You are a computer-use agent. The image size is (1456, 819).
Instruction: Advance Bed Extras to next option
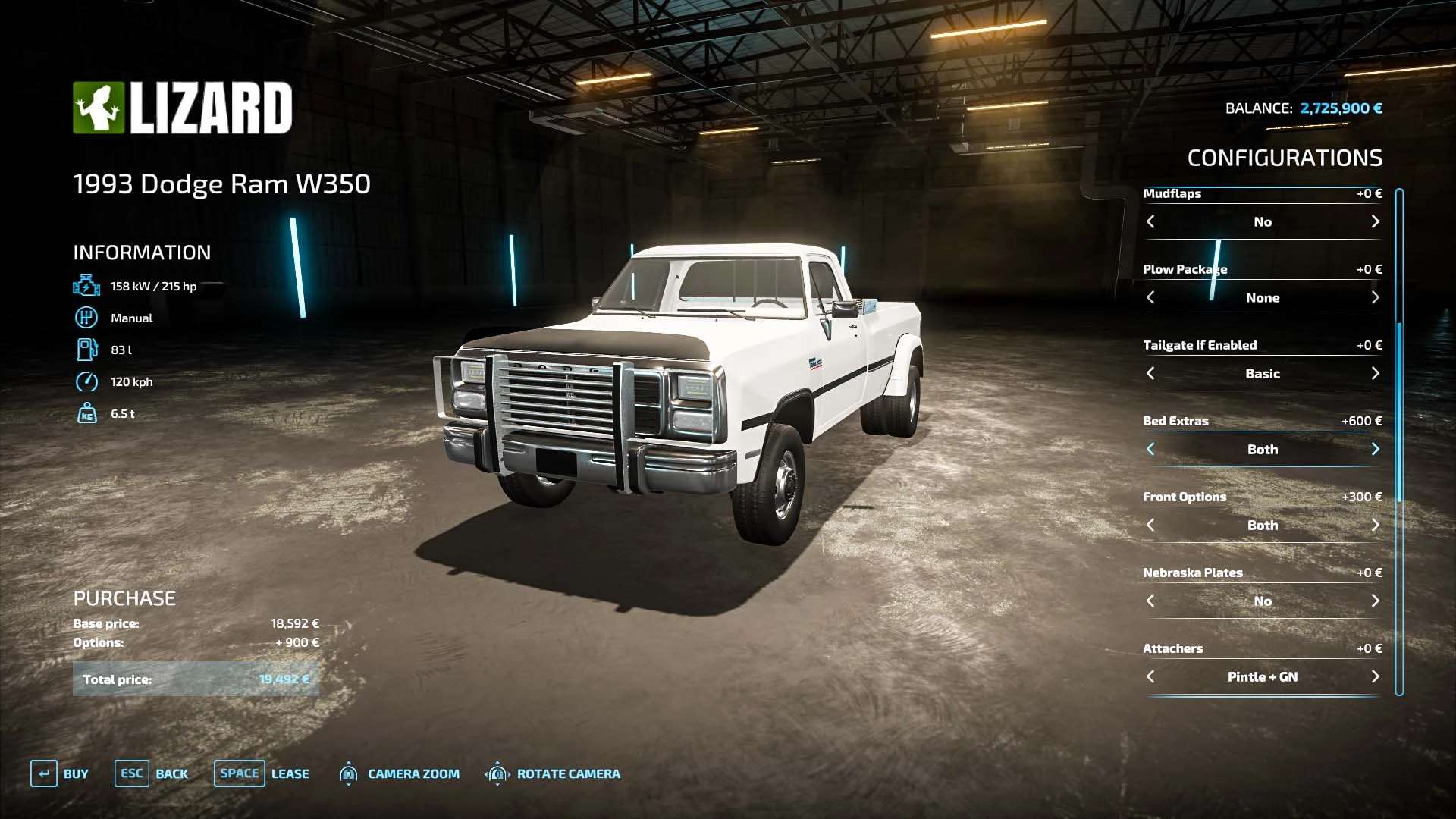(x=1375, y=449)
